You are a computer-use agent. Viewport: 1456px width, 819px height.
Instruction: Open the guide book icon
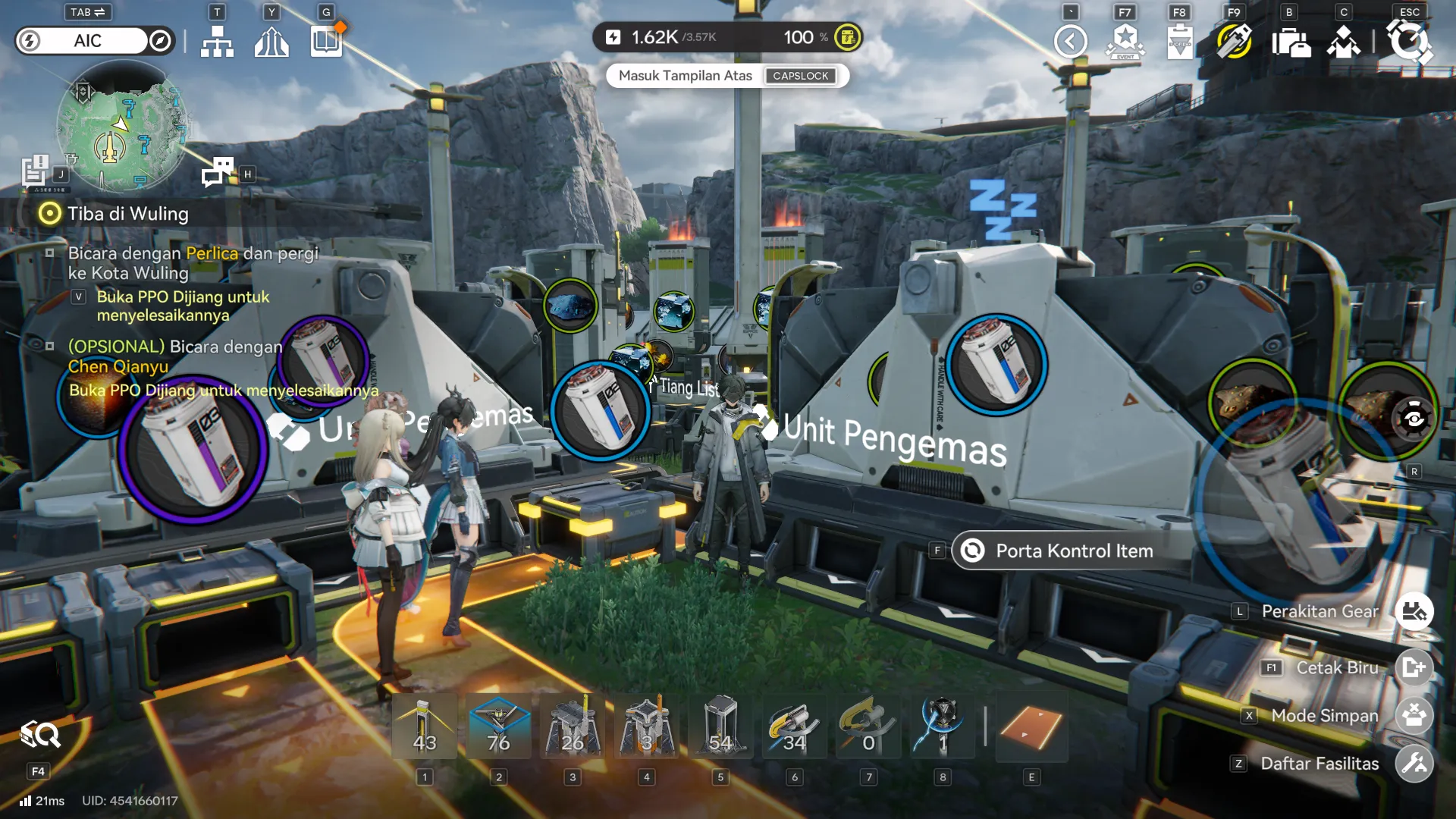(x=326, y=42)
